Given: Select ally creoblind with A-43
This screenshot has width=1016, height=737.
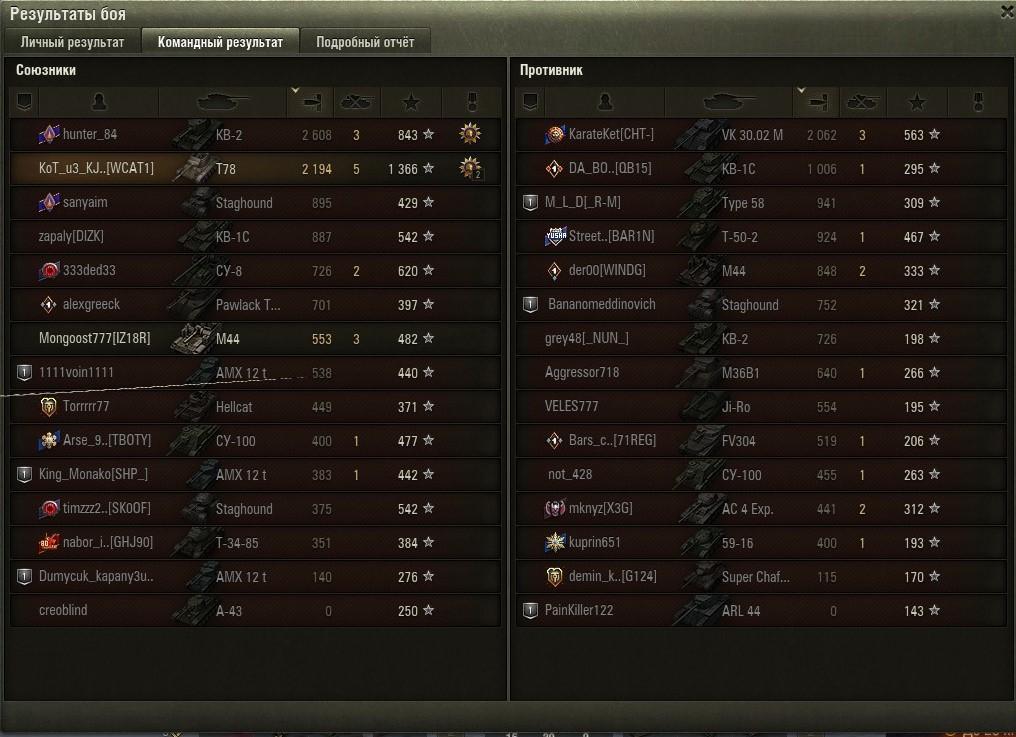Looking at the screenshot, I should point(63,611).
